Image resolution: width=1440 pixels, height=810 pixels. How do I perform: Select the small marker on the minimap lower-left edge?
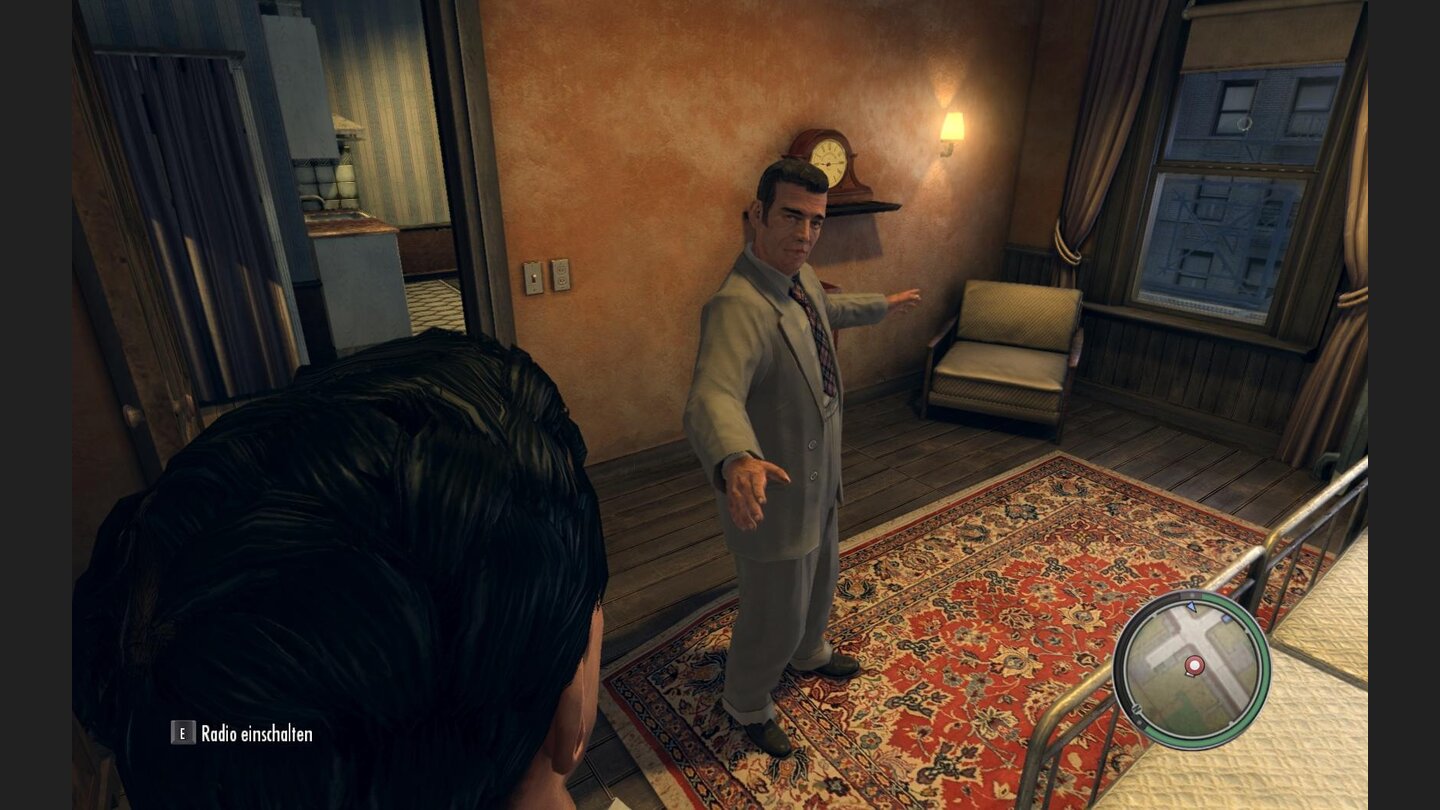[1136, 709]
